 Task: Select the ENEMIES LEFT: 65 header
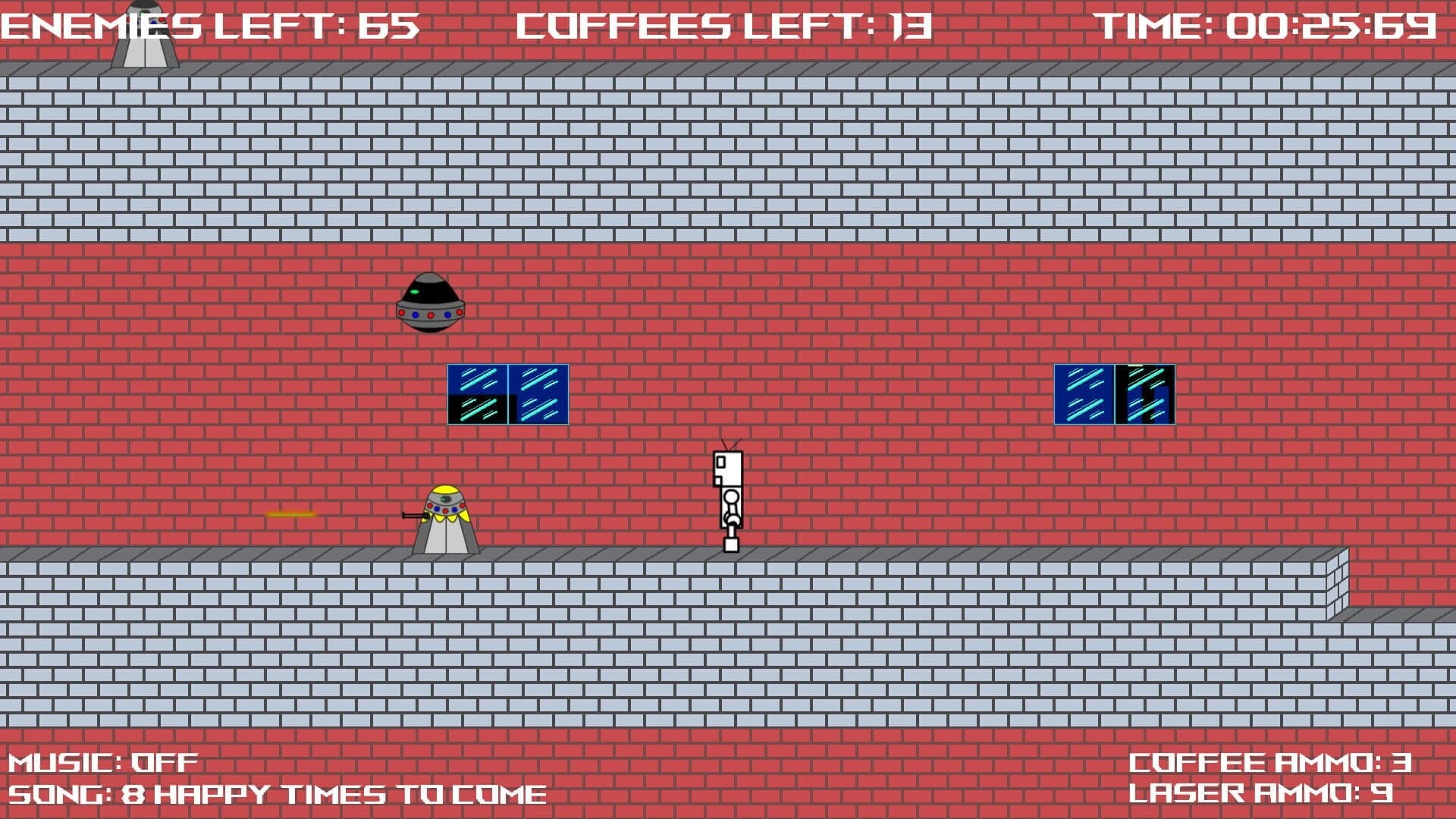[209, 27]
